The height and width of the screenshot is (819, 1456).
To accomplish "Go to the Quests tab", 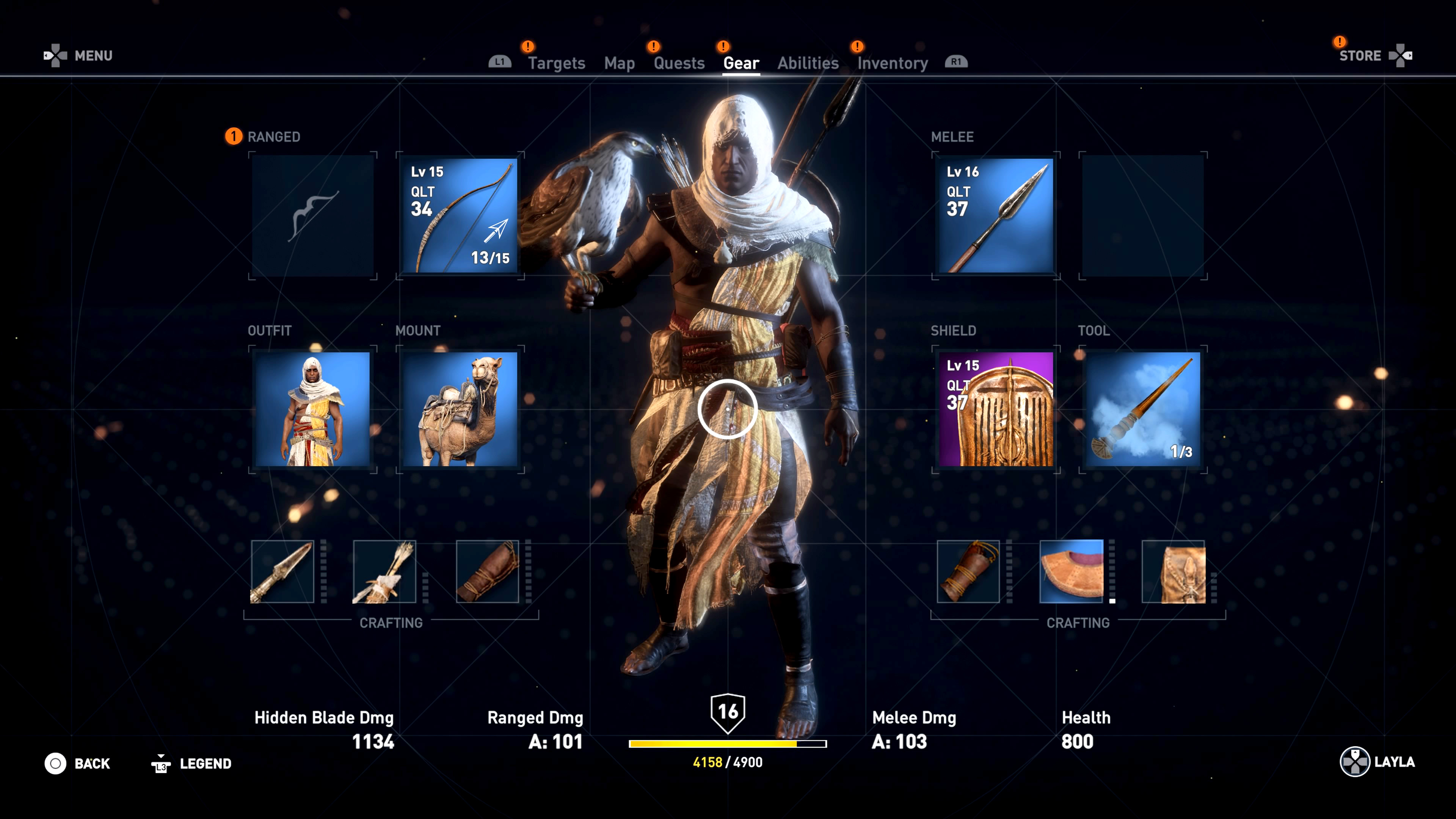I will click(x=679, y=63).
